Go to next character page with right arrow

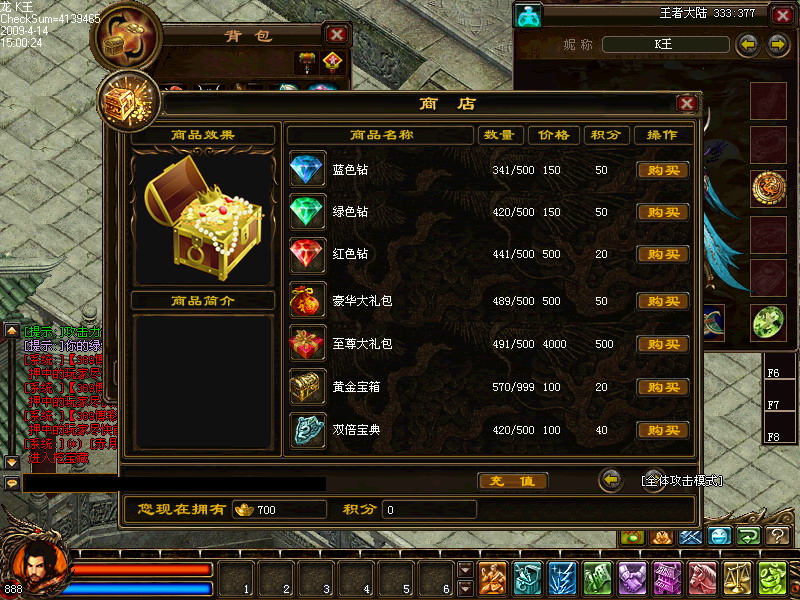click(x=777, y=45)
